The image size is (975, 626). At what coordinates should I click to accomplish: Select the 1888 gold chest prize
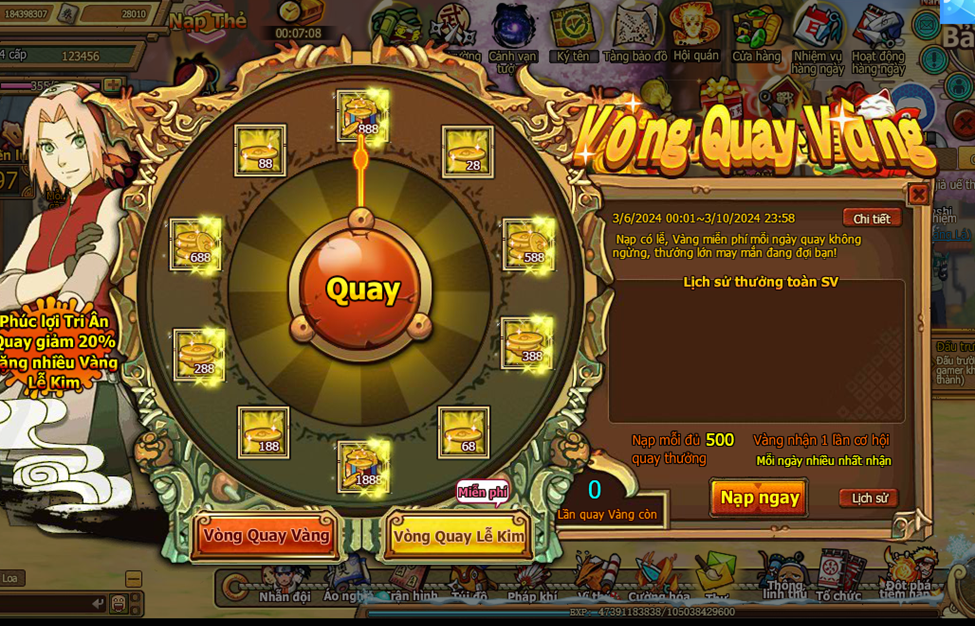362,466
